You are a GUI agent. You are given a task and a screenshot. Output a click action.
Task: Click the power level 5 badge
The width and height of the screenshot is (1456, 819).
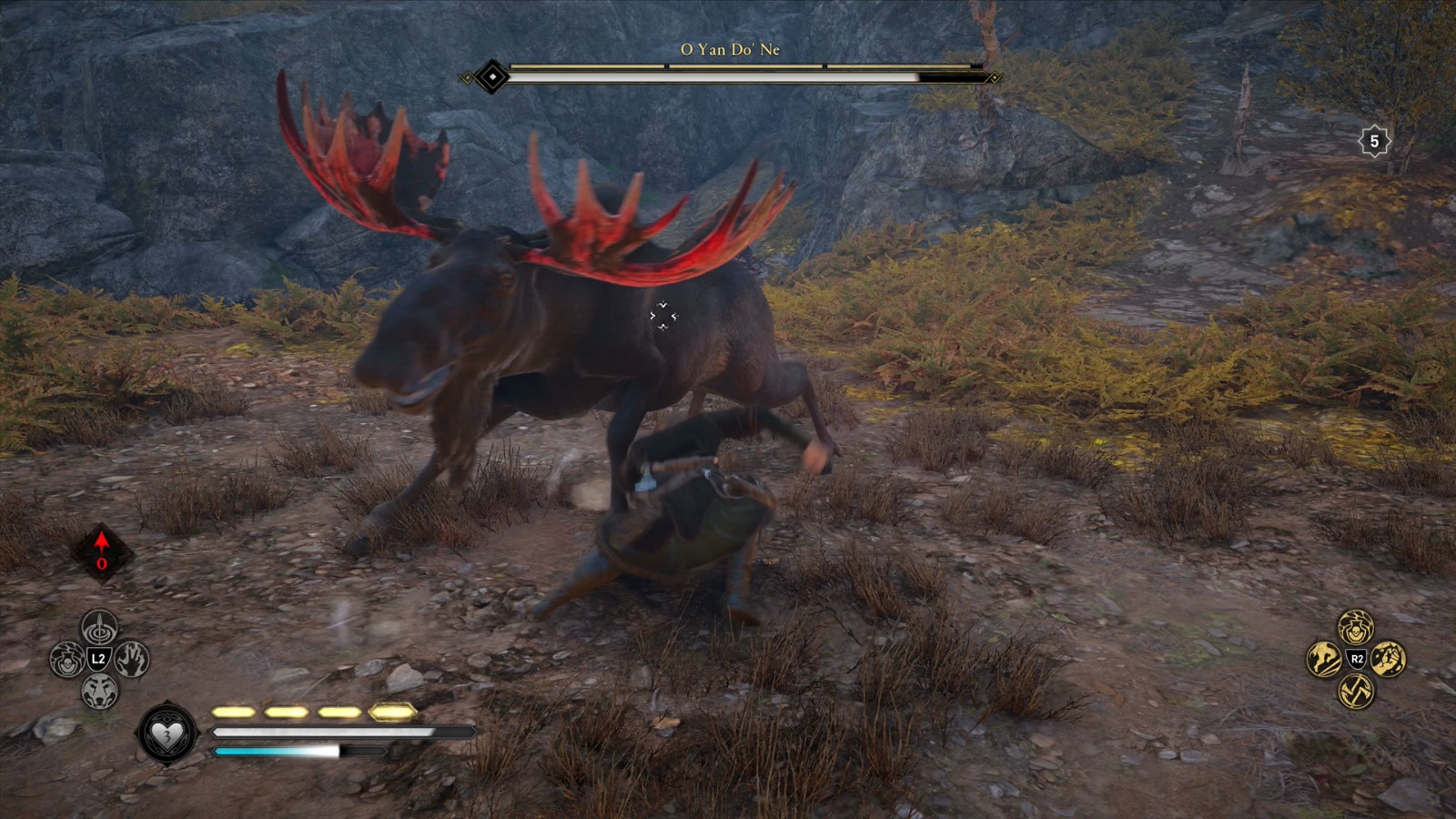(x=1374, y=141)
